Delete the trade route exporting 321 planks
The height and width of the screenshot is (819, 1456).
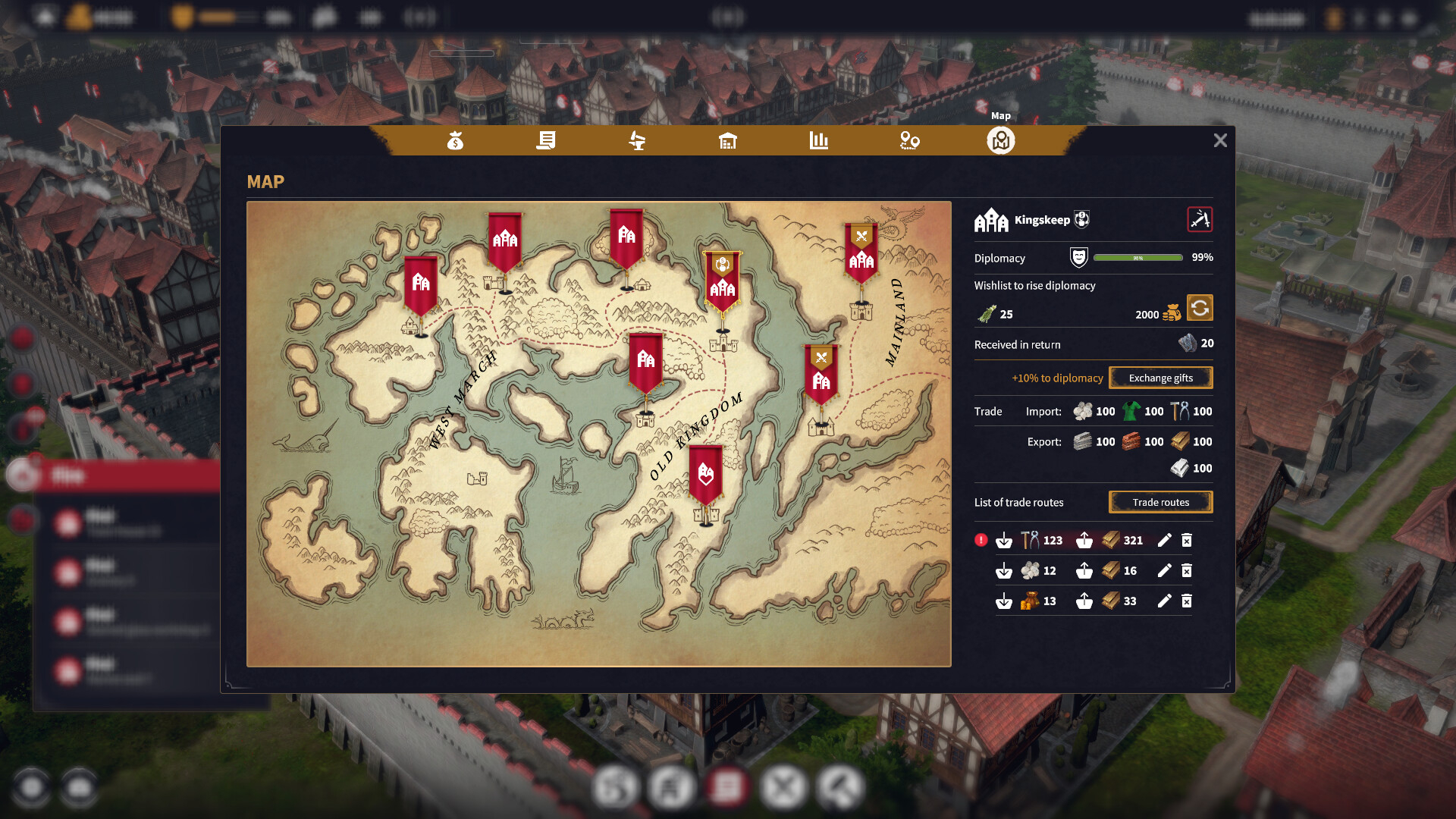pos(1187,540)
